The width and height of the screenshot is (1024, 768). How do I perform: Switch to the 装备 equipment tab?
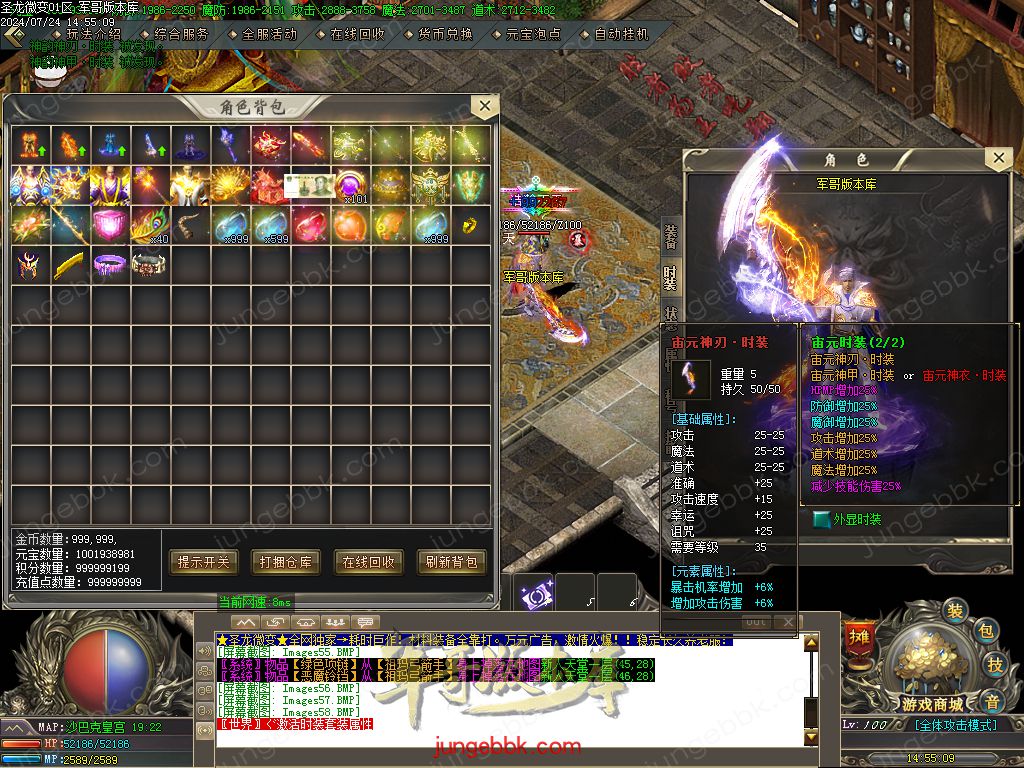click(671, 236)
